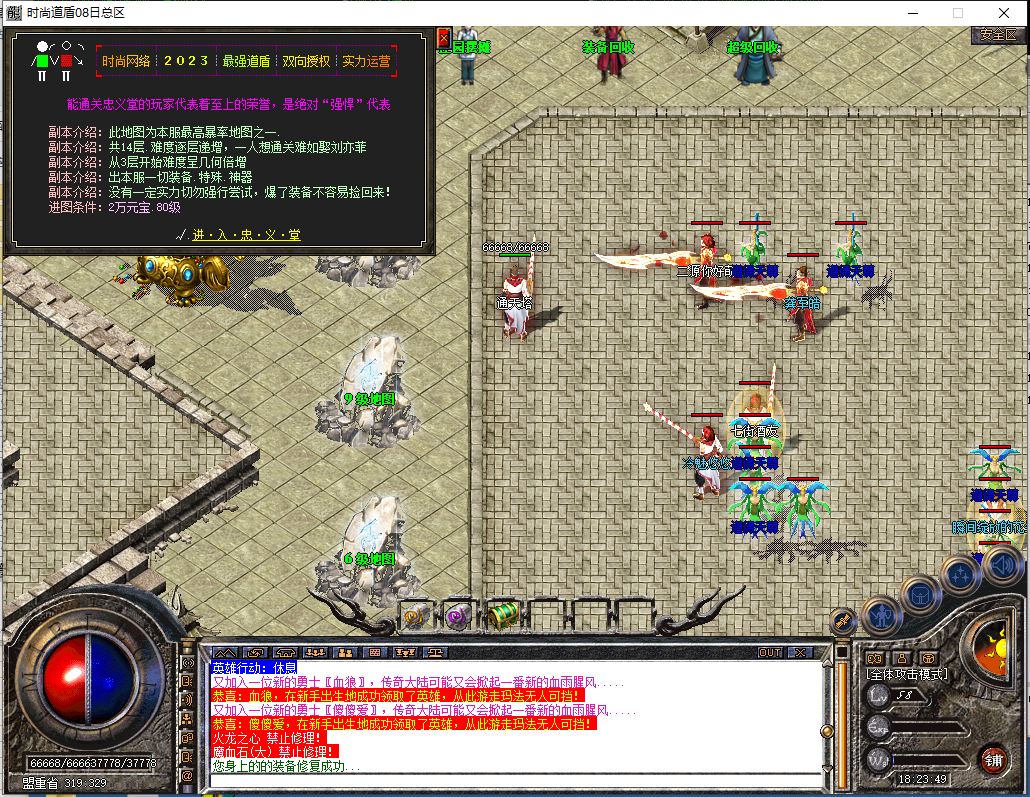Click the X button beside OUT on the chat bar

799,652
